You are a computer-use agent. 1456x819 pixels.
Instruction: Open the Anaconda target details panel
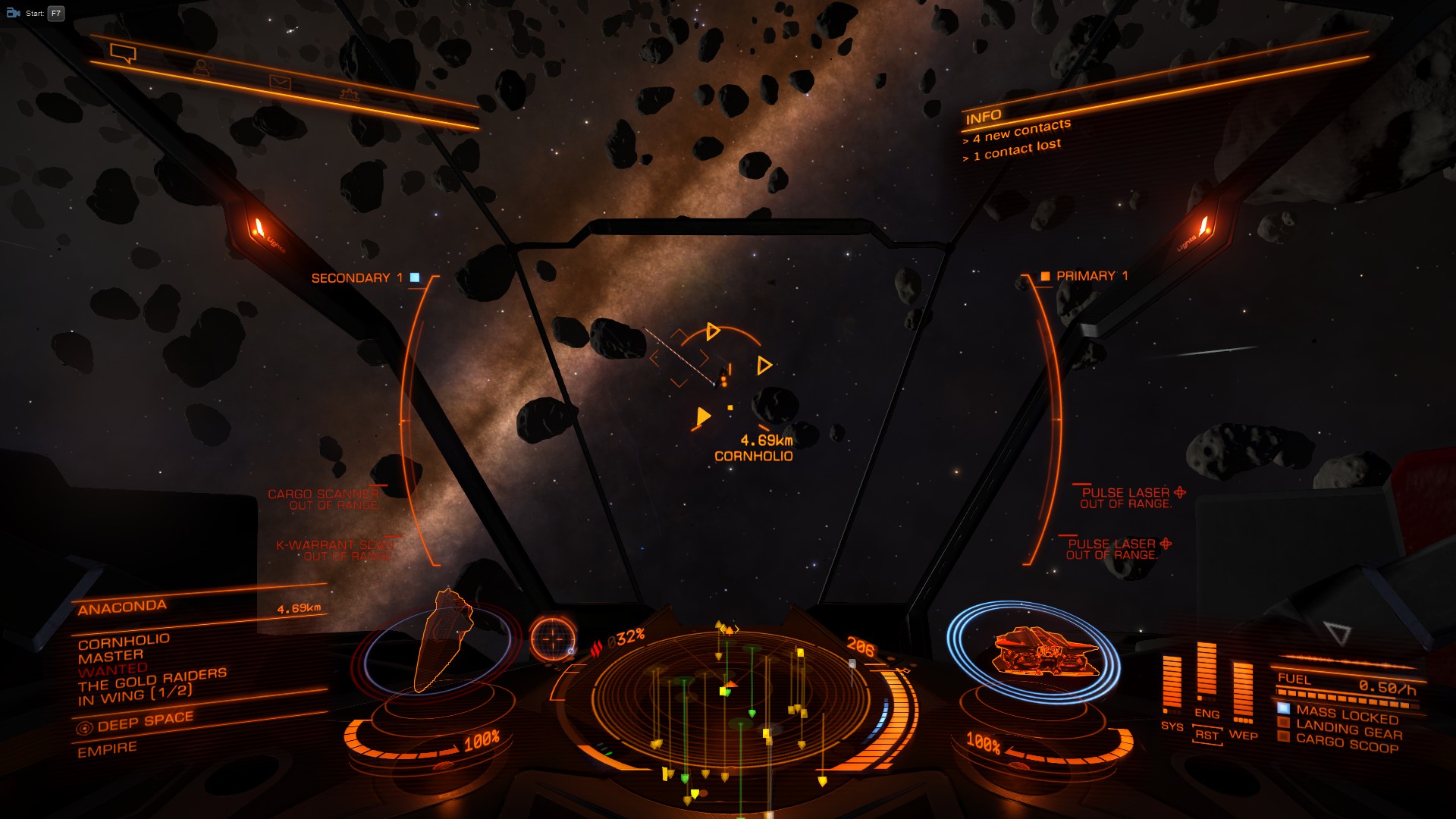click(123, 607)
